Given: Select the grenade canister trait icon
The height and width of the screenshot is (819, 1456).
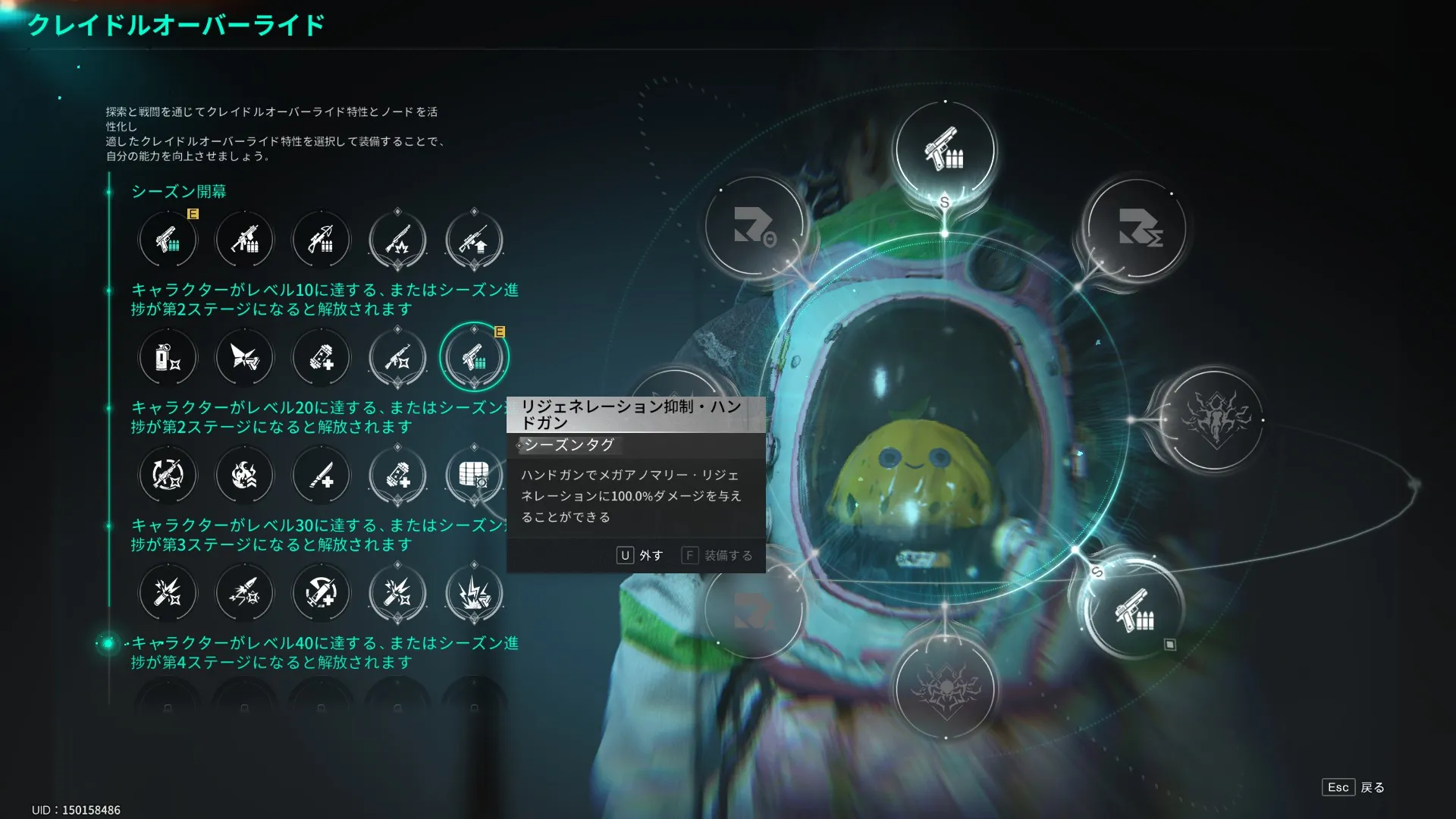Looking at the screenshot, I should tap(168, 357).
